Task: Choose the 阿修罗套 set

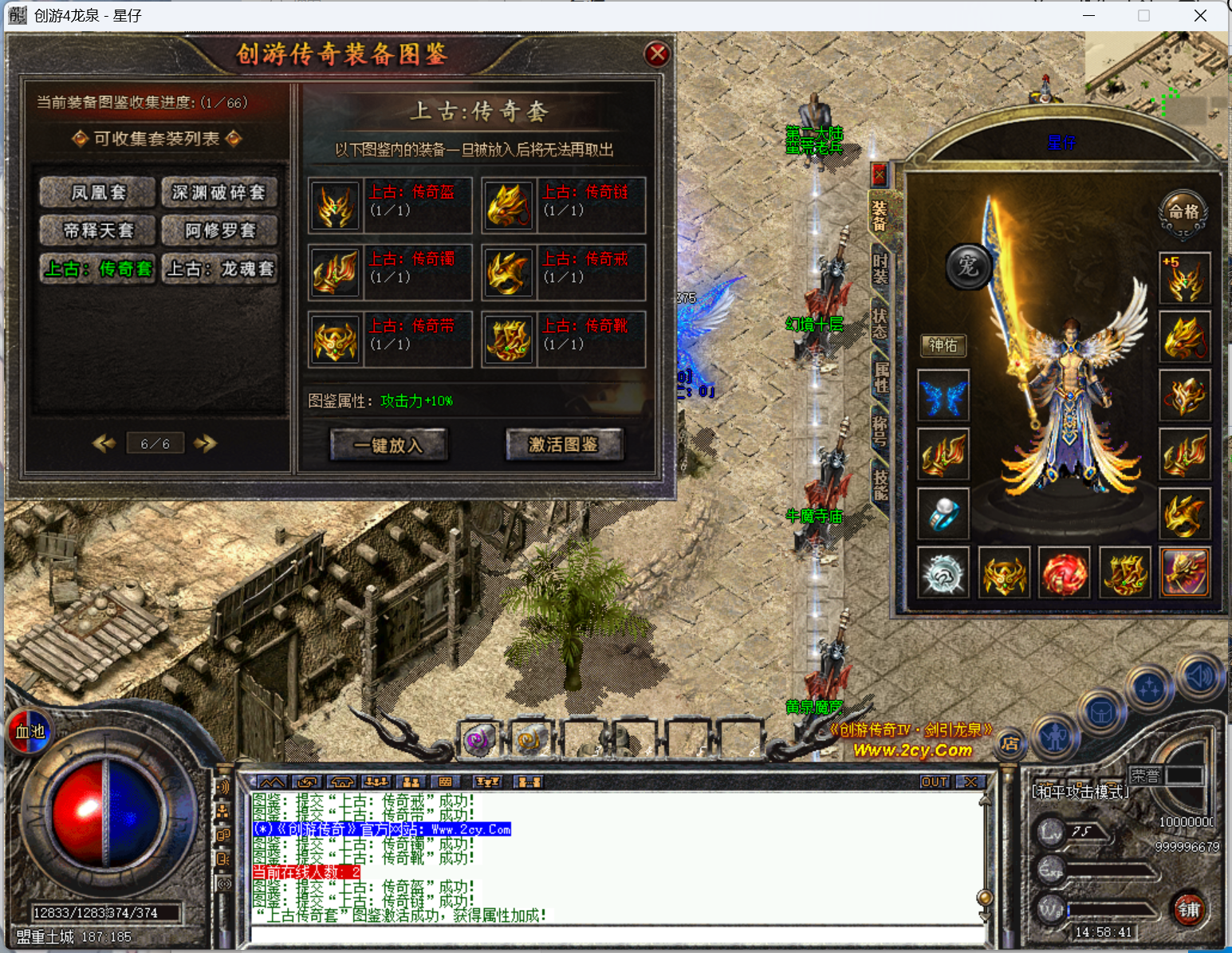Action: point(219,230)
